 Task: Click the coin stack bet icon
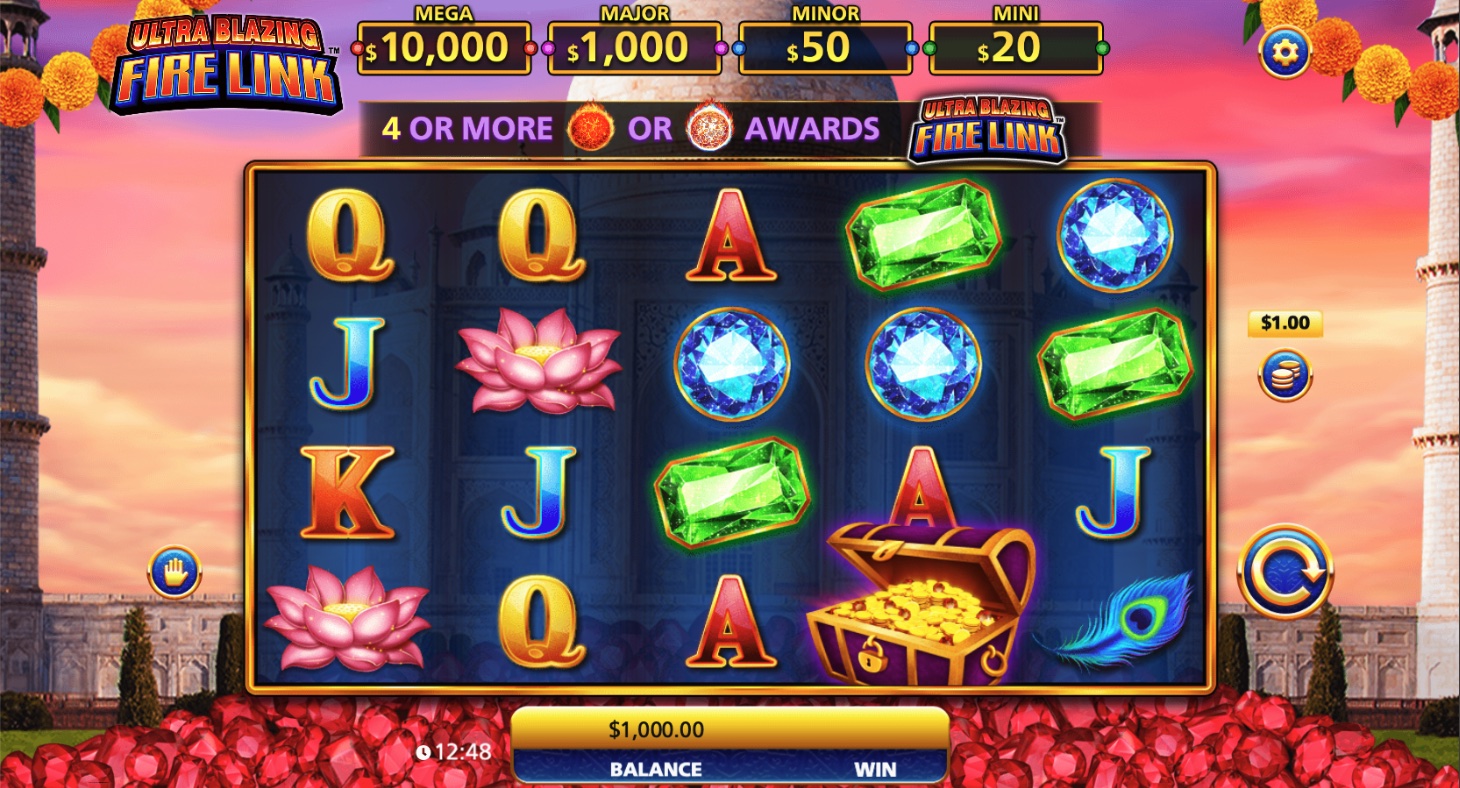pyautogui.click(x=1284, y=374)
